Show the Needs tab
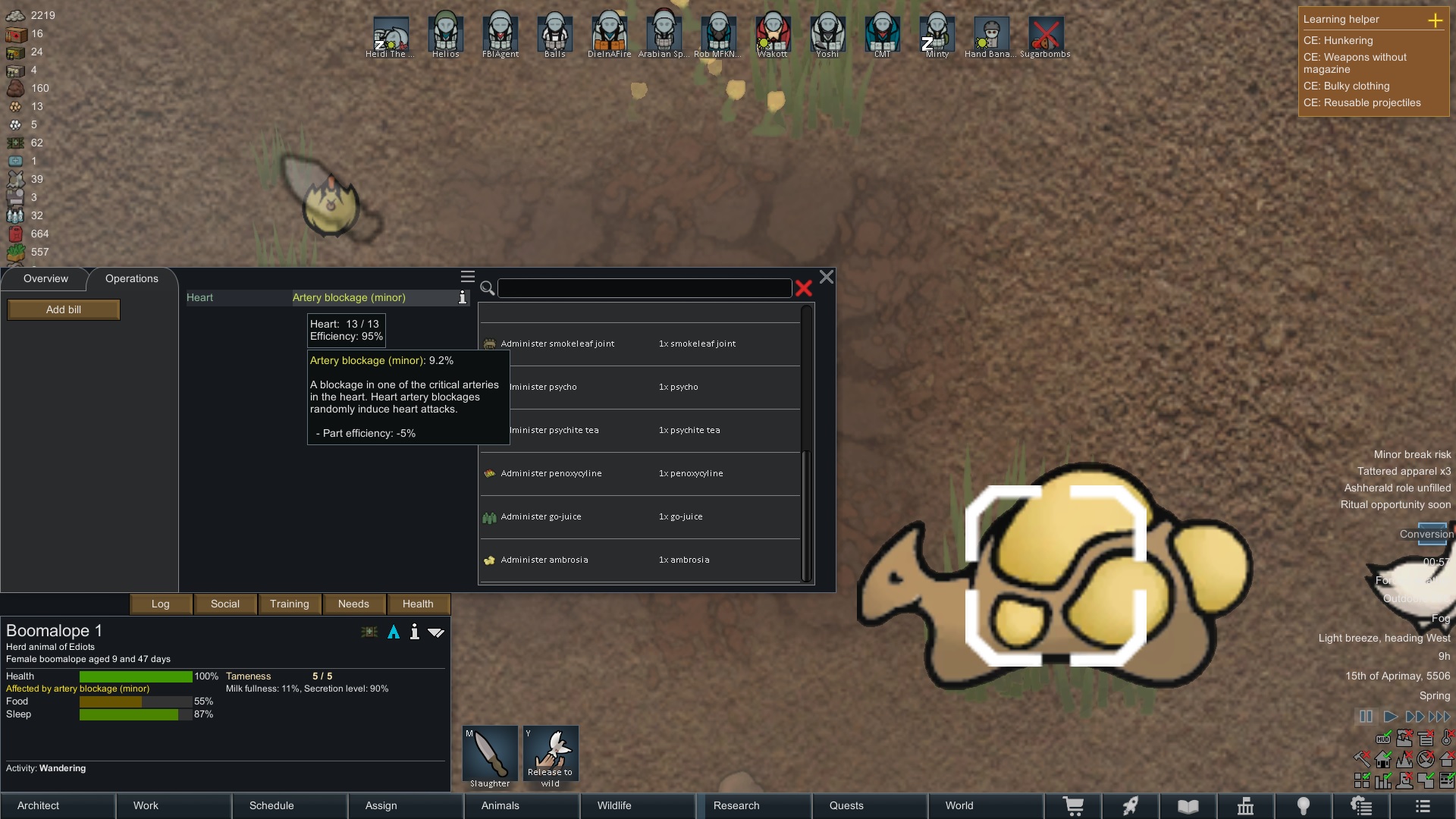Image resolution: width=1456 pixels, height=819 pixels. (x=353, y=604)
